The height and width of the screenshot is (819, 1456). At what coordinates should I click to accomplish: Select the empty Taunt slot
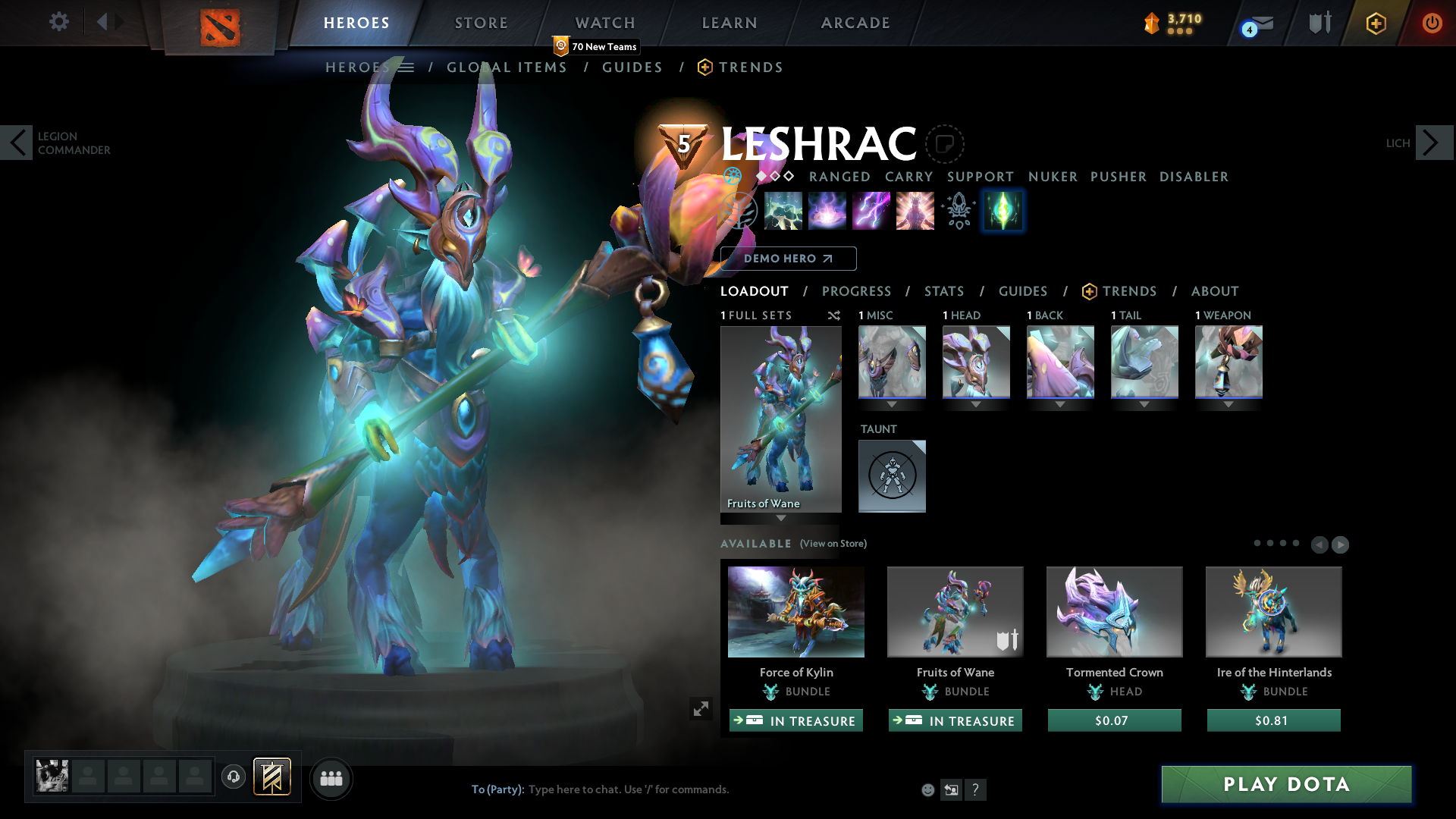click(x=892, y=476)
